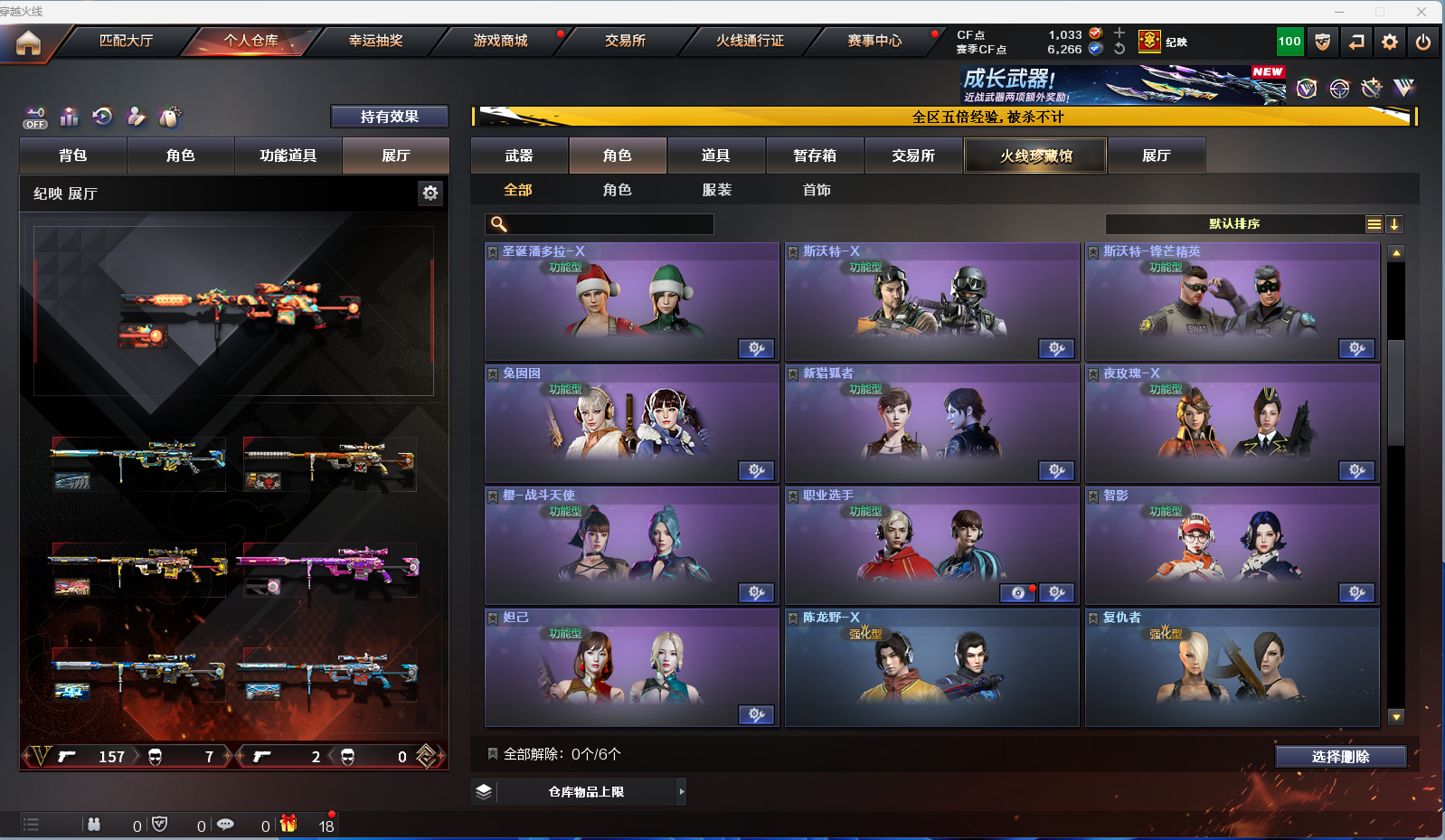Open the 纪映 展厅 gear settings
Viewport: 1445px width, 840px height.
click(430, 193)
